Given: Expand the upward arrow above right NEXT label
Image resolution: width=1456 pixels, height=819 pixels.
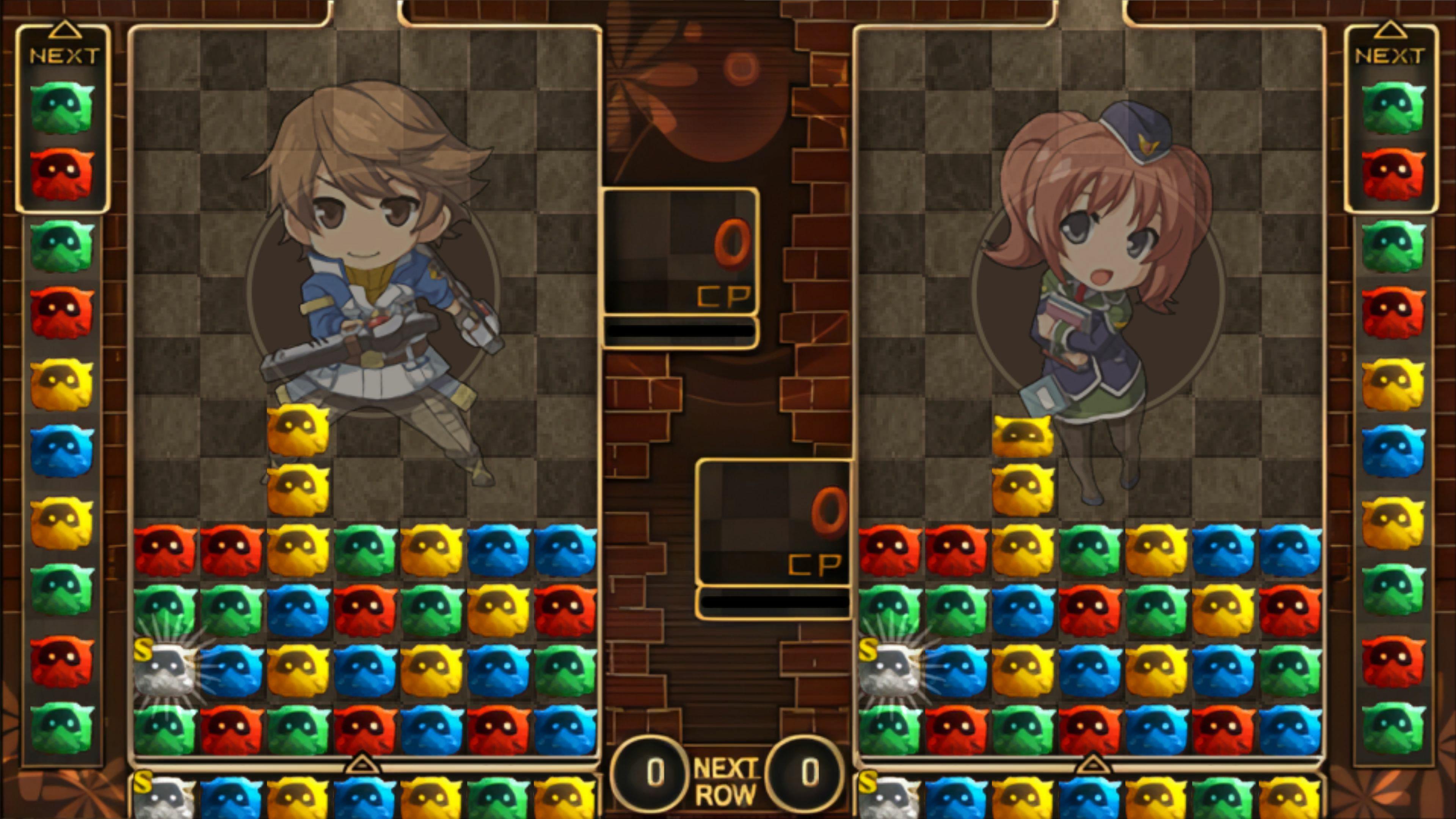Looking at the screenshot, I should (x=1392, y=30).
